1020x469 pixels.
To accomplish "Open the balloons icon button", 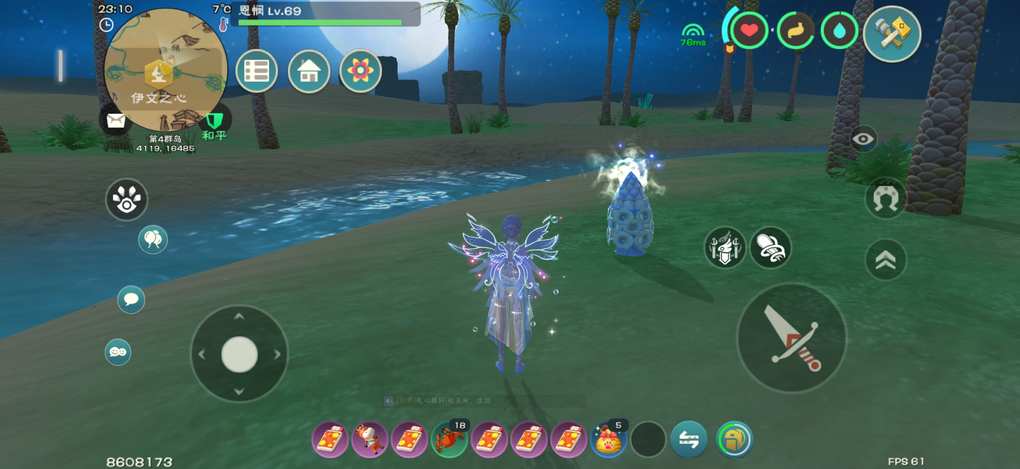I will 153,239.
